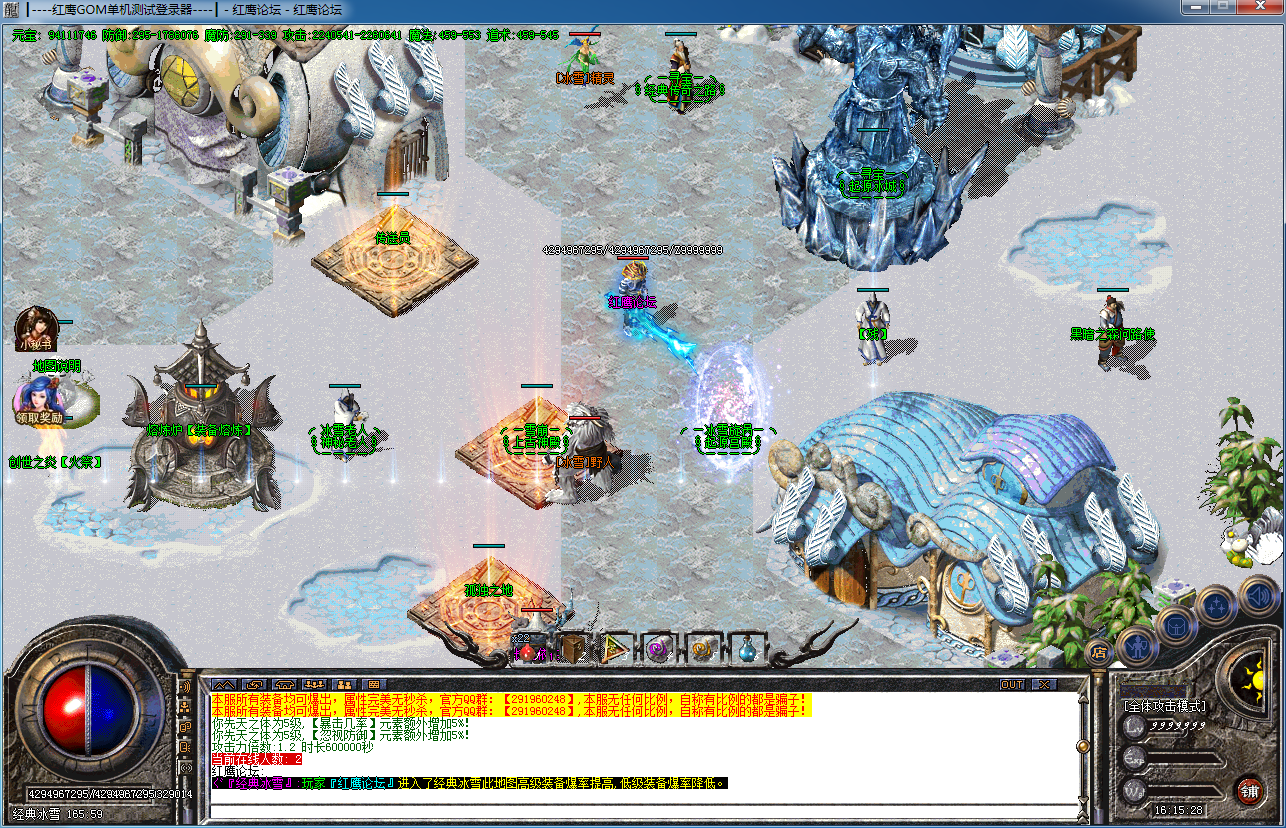This screenshot has height=828, width=1286.
Task: Click the OUT button above chat
Action: pyautogui.click(x=1012, y=685)
